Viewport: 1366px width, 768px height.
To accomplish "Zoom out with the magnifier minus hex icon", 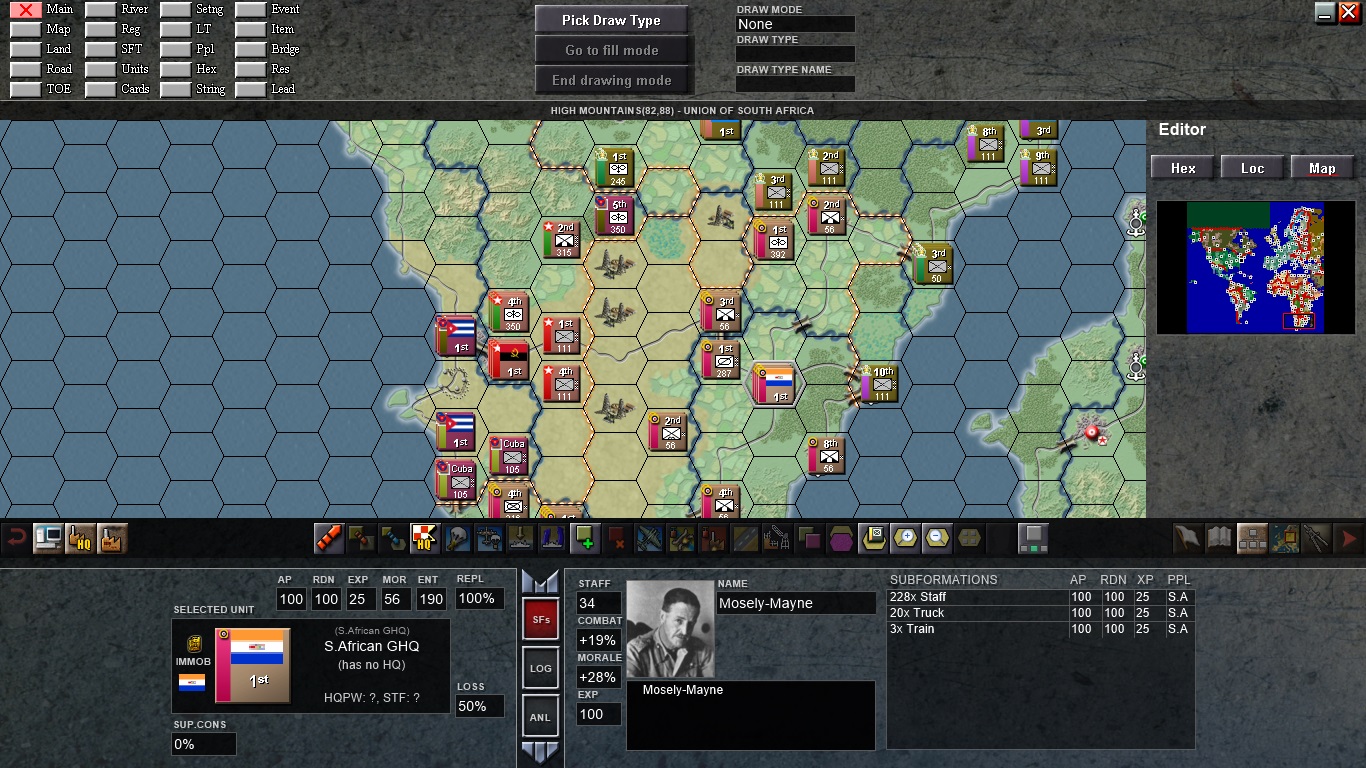I will [x=939, y=537].
